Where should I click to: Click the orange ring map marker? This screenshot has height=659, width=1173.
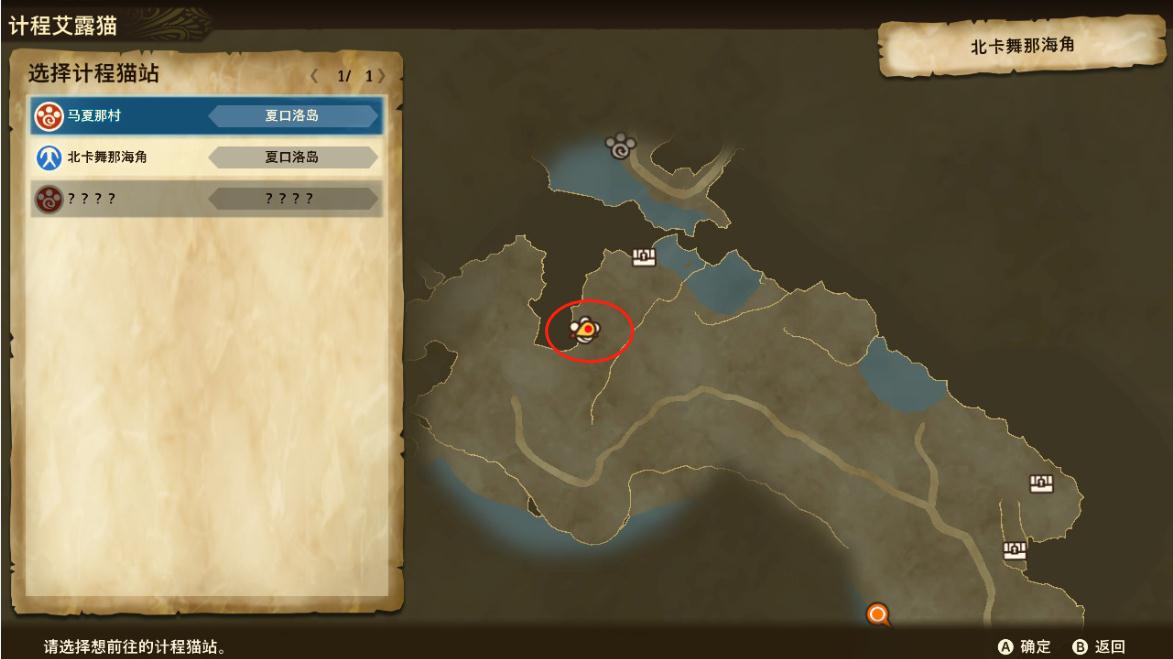[x=878, y=614]
